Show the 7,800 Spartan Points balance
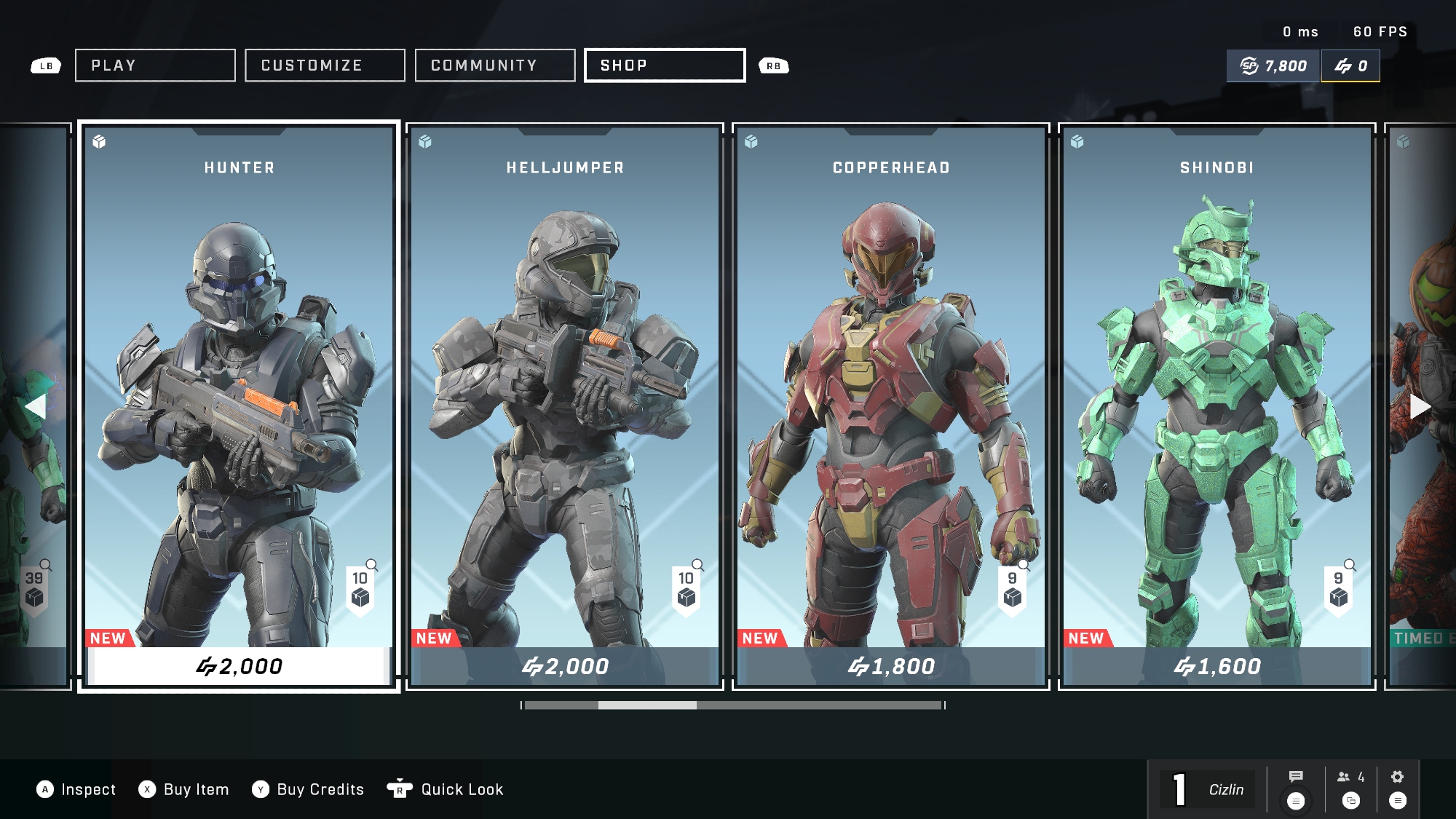Viewport: 1456px width, 819px height. [x=1273, y=66]
